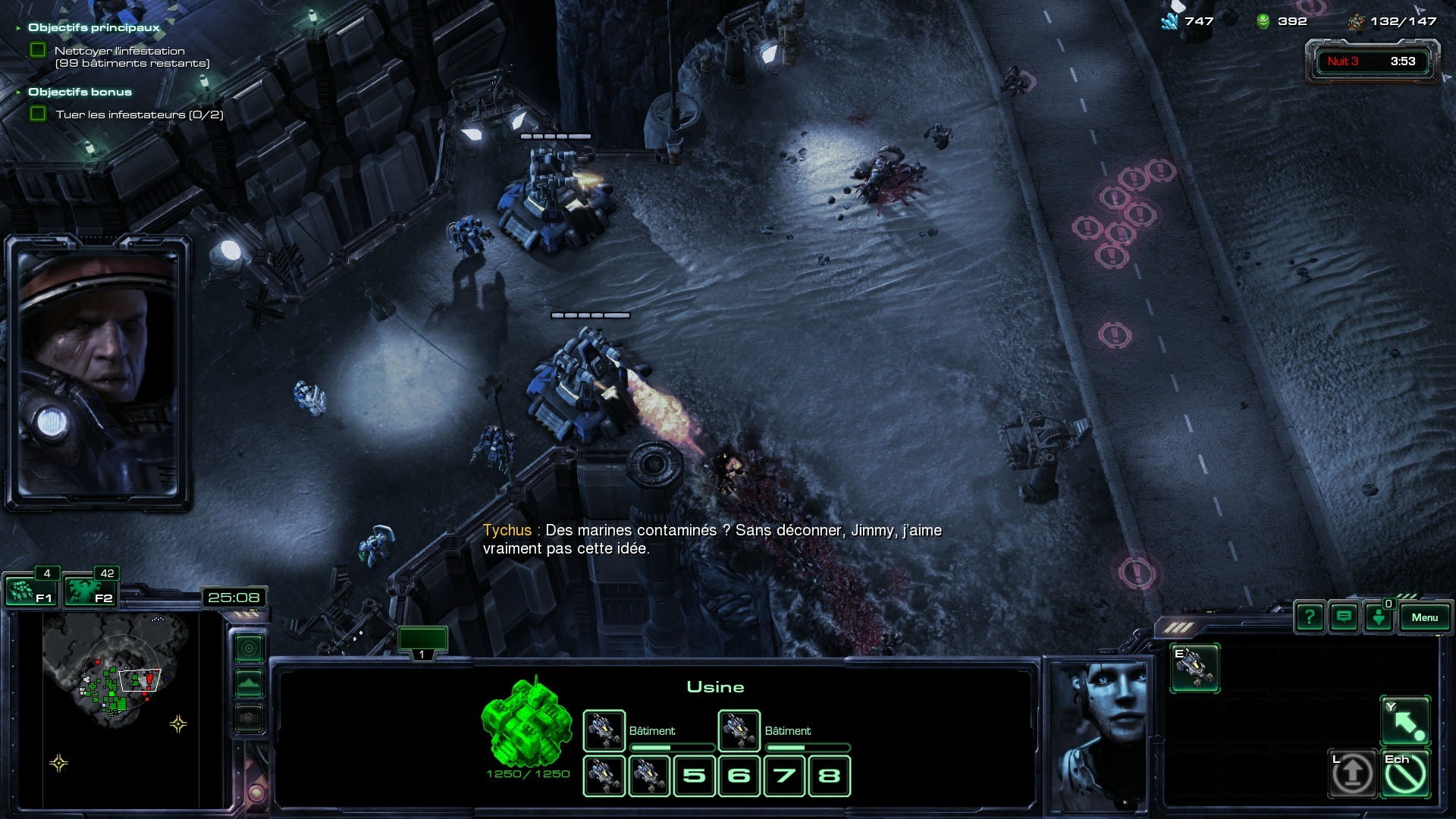The height and width of the screenshot is (819, 1456).
Task: Set the Usine rally point
Action: tap(1405, 721)
